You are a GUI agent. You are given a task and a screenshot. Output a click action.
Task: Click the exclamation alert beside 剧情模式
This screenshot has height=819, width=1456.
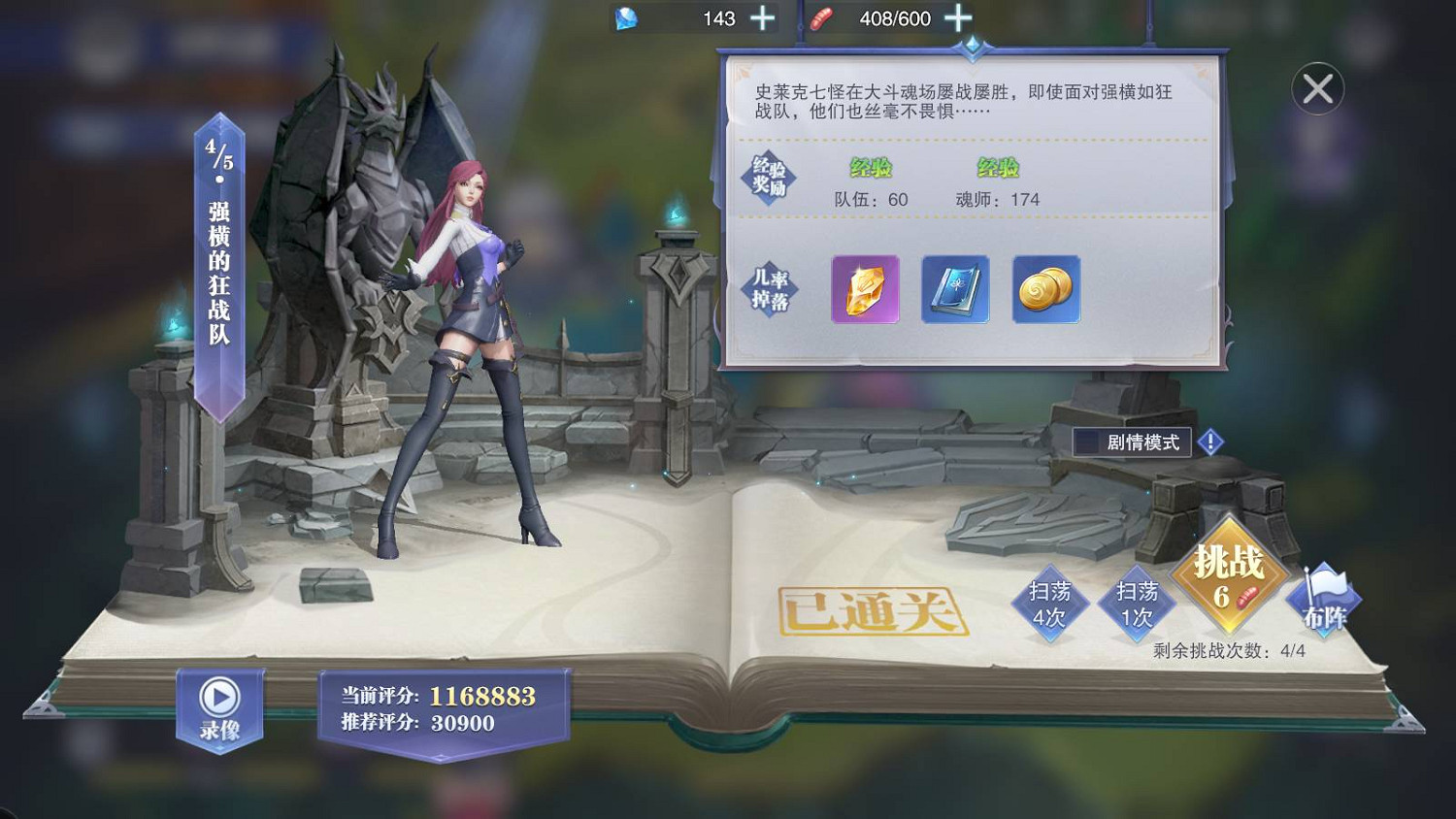(1209, 441)
